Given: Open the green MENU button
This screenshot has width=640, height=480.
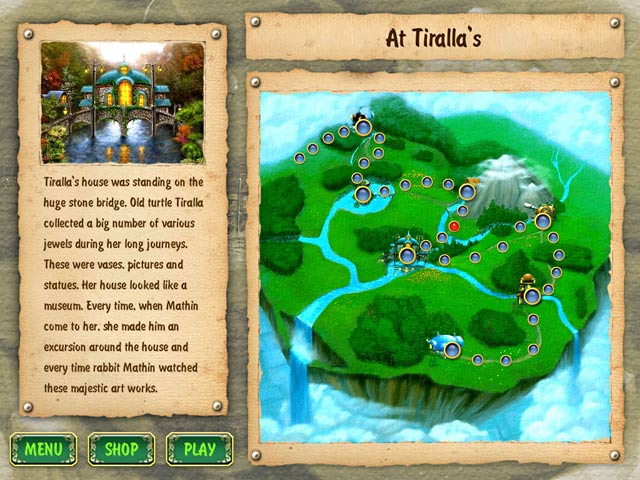Looking at the screenshot, I should [43, 449].
